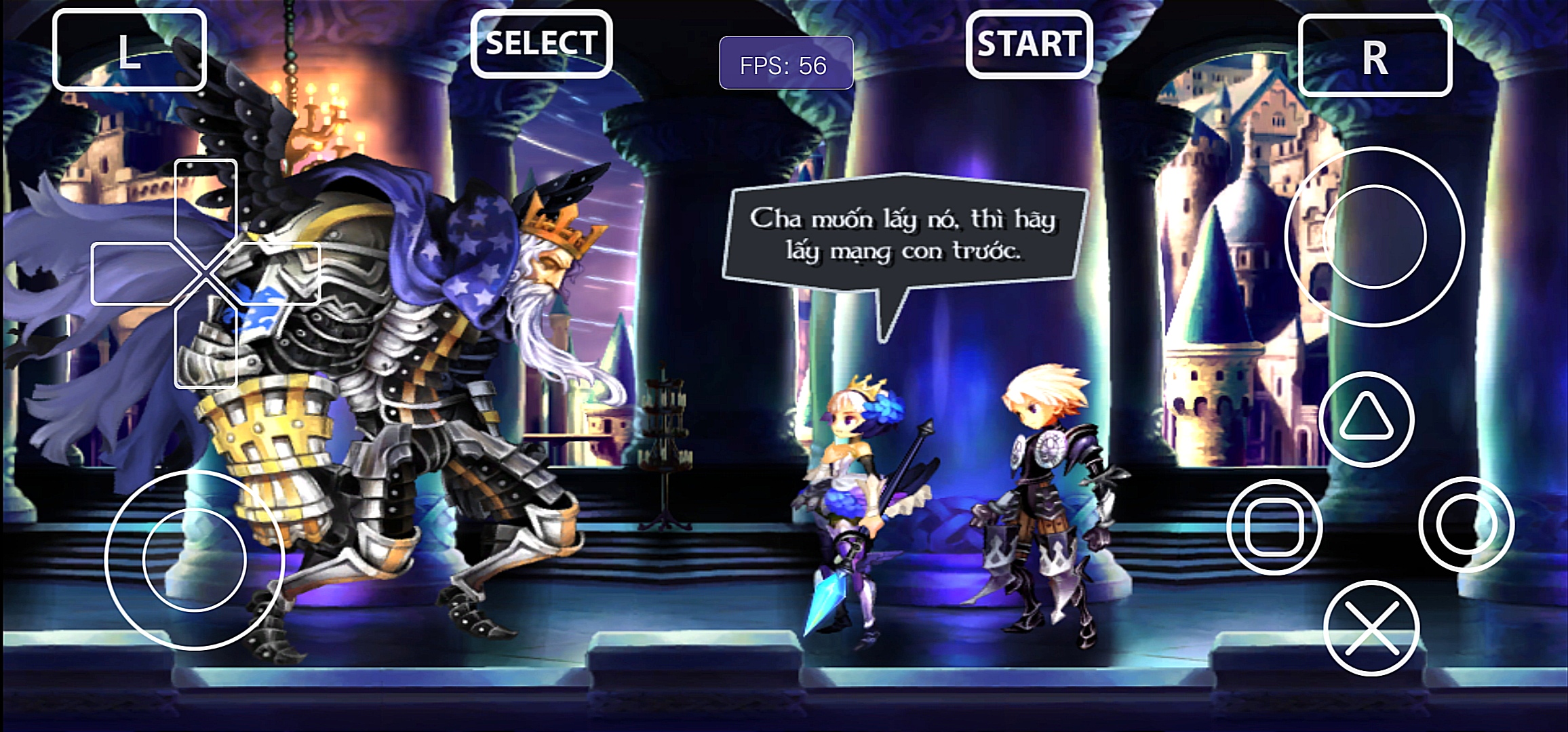Screen dimensions: 1568x732
Task: Tap the R shoulder button
Action: [x=1375, y=56]
